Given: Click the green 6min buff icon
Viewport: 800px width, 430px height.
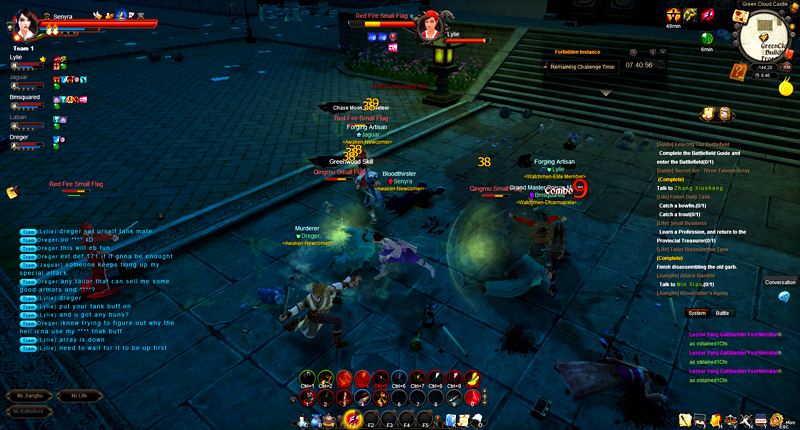Looking at the screenshot, I should [x=707, y=40].
